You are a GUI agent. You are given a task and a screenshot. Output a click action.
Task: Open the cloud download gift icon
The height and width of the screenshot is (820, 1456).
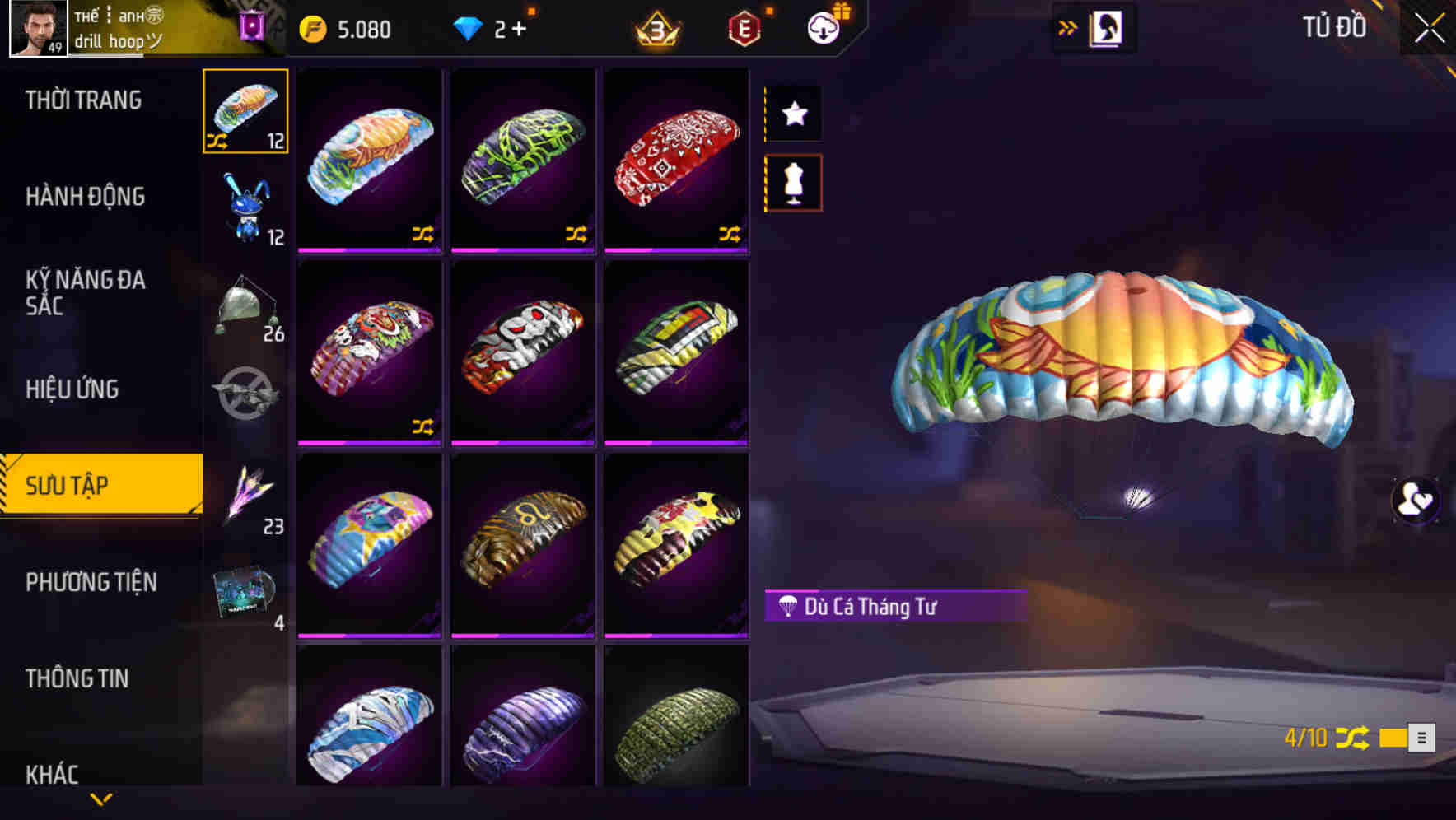pyautogui.click(x=824, y=27)
